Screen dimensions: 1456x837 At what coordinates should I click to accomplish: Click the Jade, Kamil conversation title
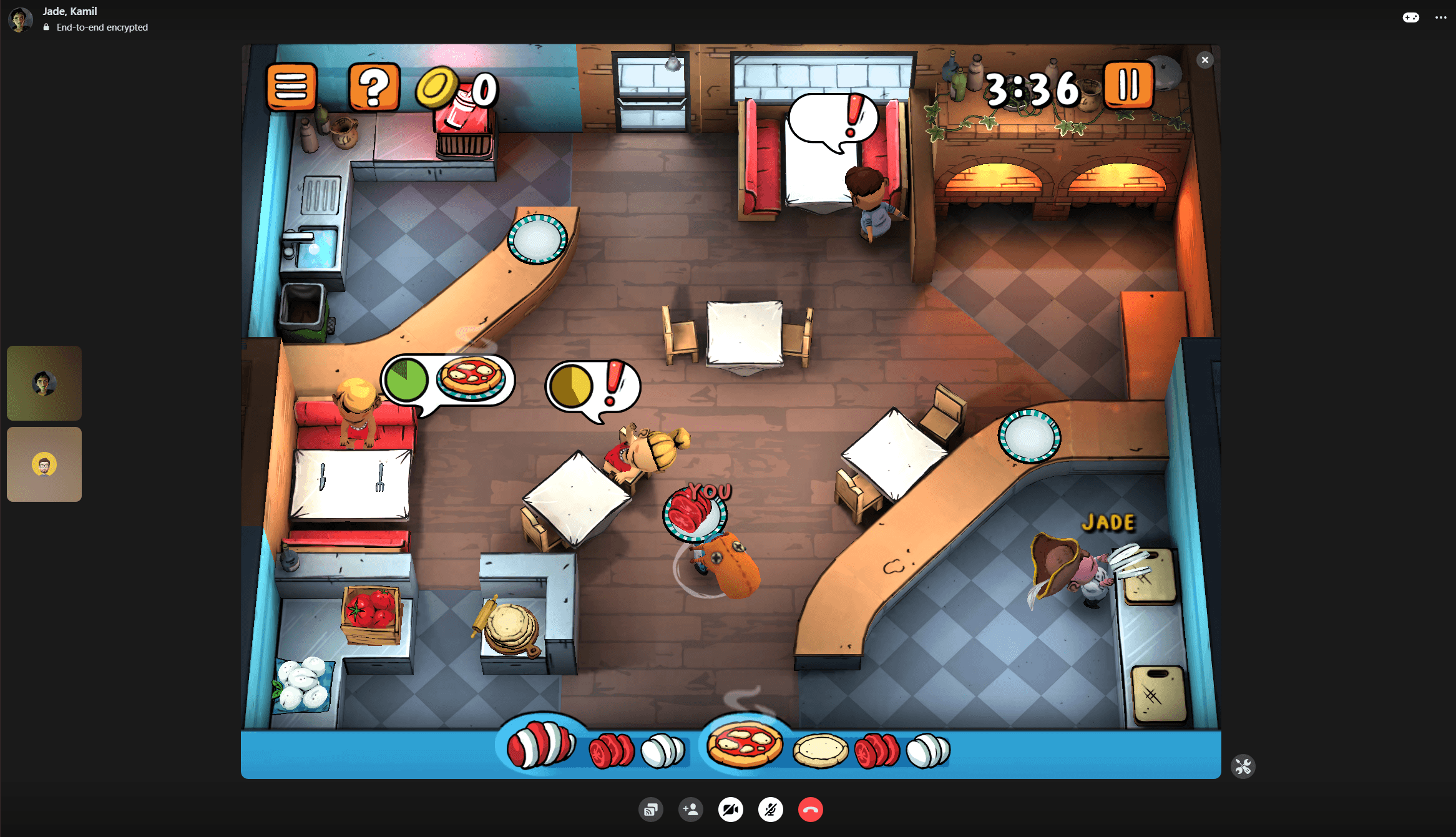(68, 11)
